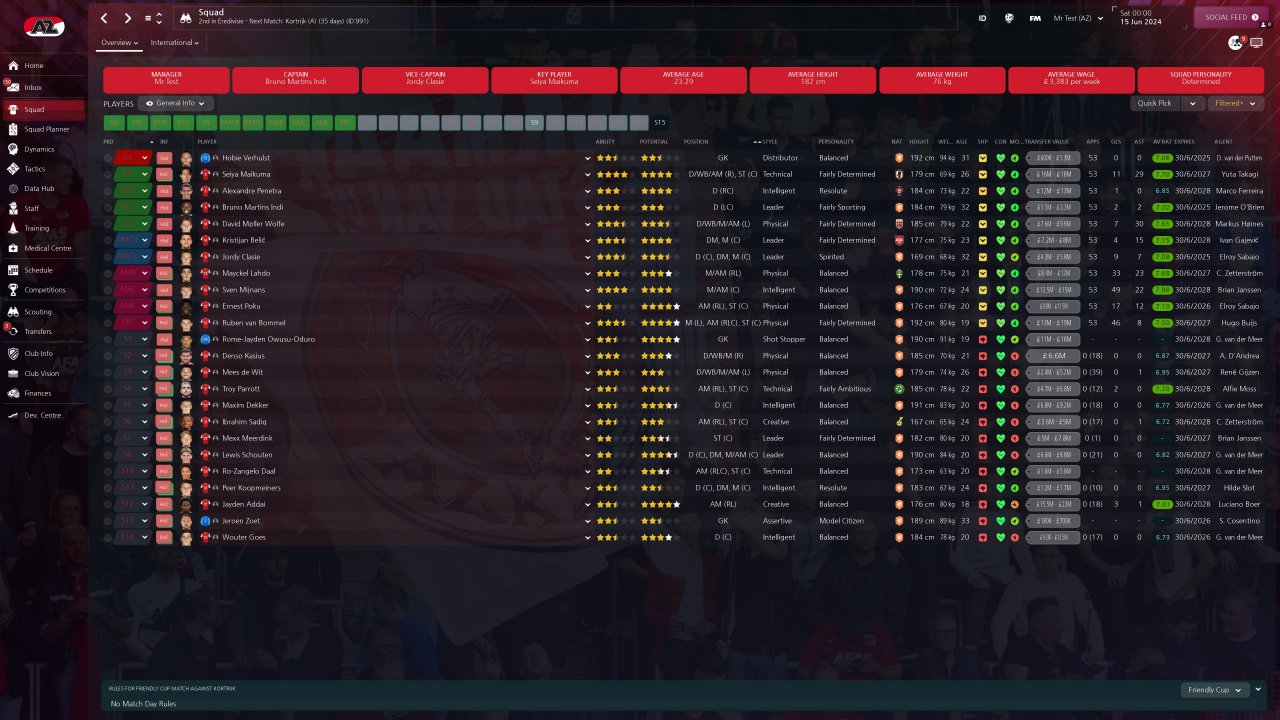Switch to the International tab
Screen dimensions: 1280x720
click(x=174, y=43)
